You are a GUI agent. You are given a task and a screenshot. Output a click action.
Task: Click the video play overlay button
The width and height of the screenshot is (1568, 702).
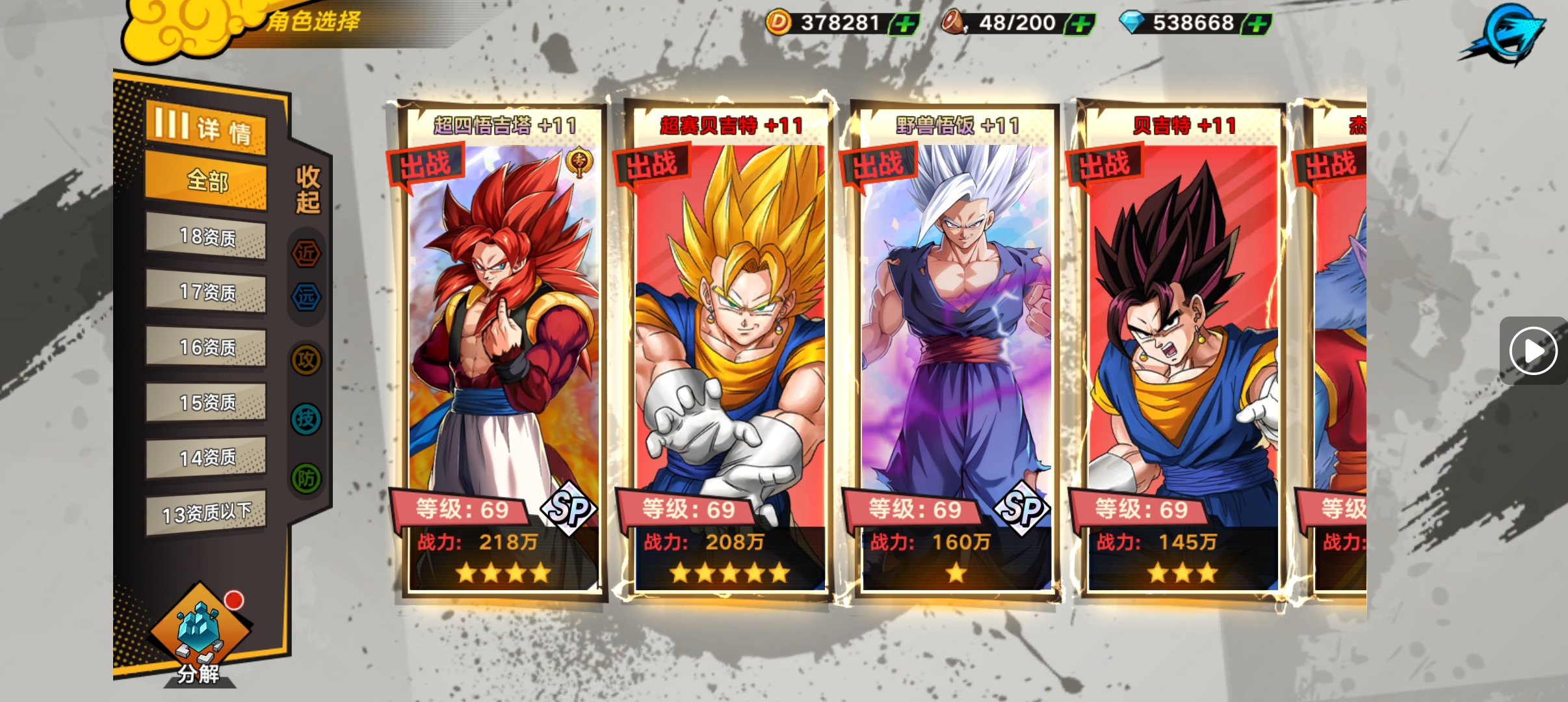1533,351
